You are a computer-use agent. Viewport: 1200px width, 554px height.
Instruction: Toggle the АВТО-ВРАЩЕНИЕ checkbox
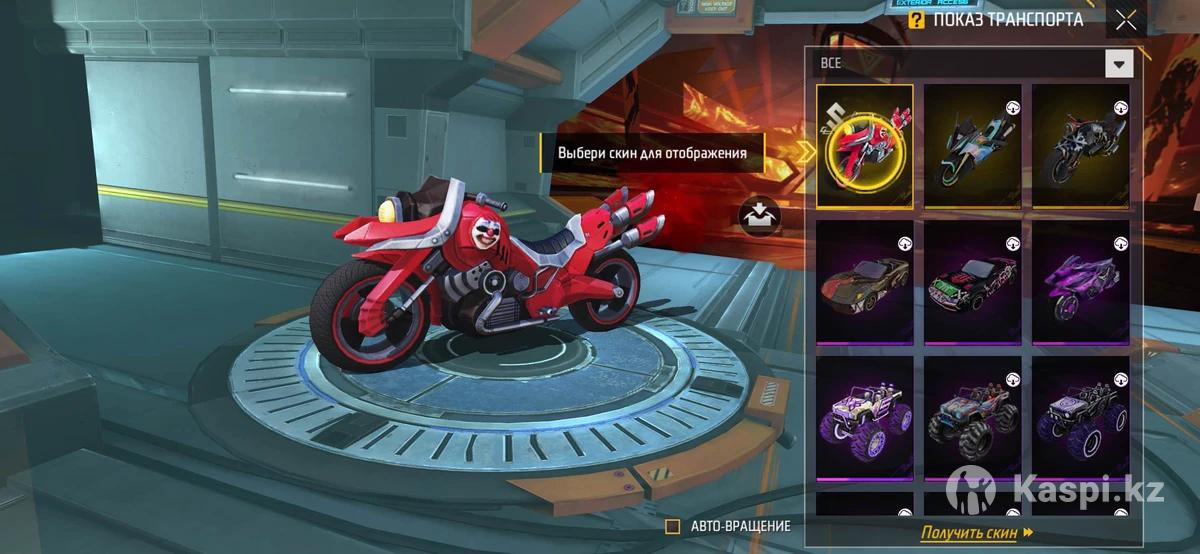point(673,526)
